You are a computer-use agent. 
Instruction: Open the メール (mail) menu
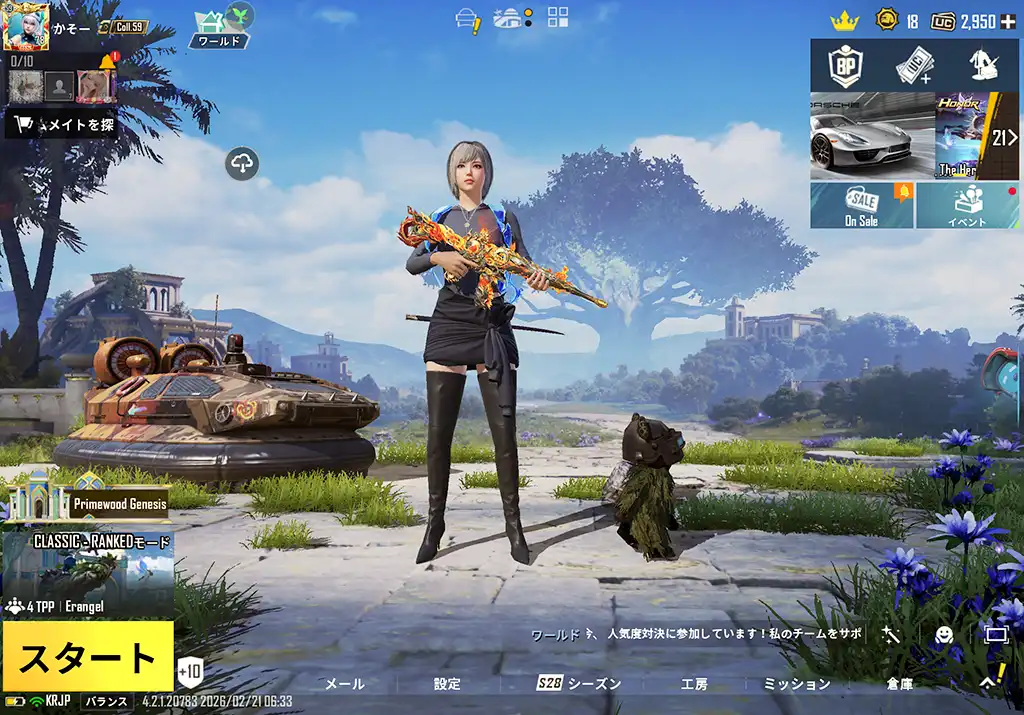point(345,684)
